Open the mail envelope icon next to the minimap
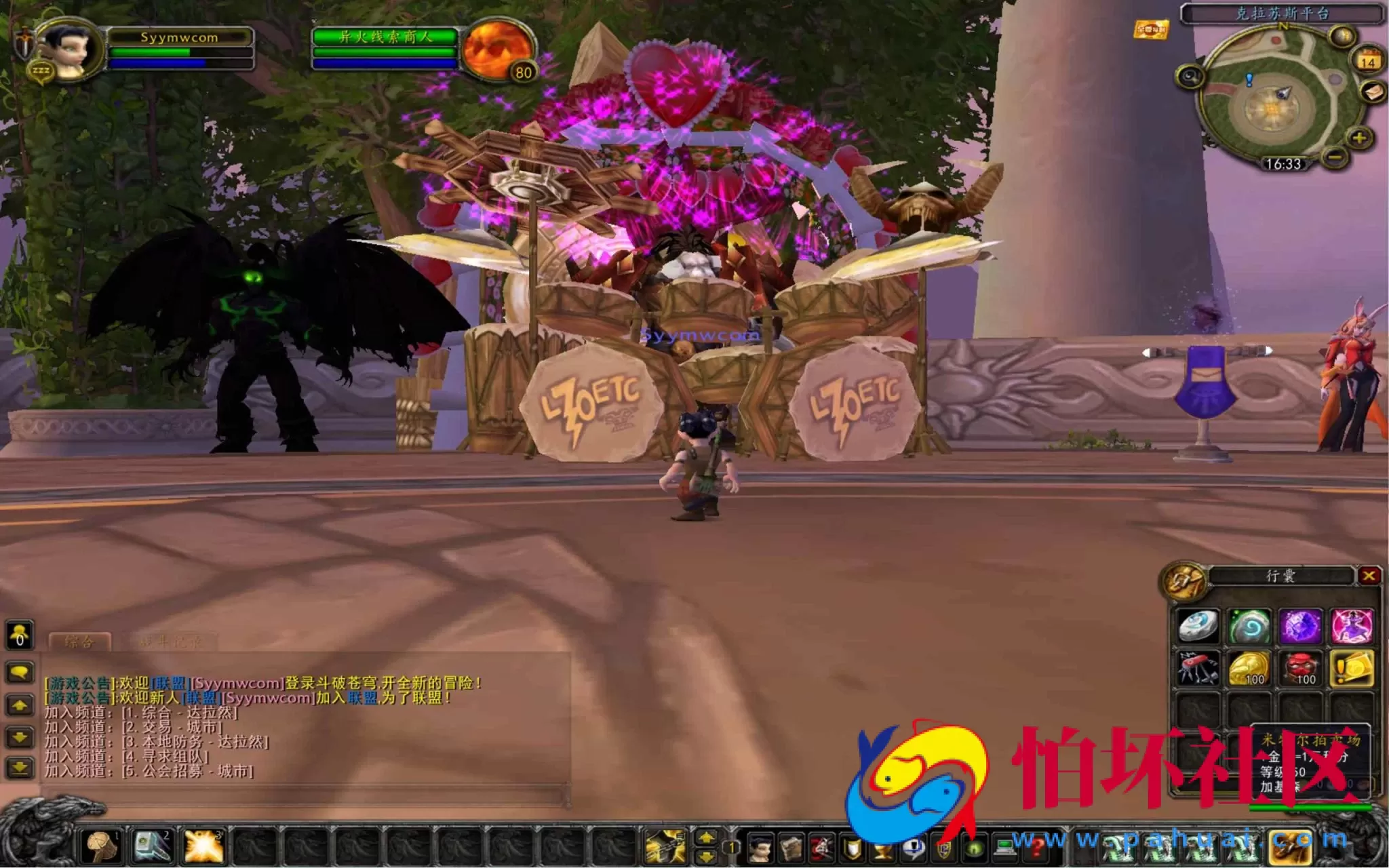 (1373, 92)
